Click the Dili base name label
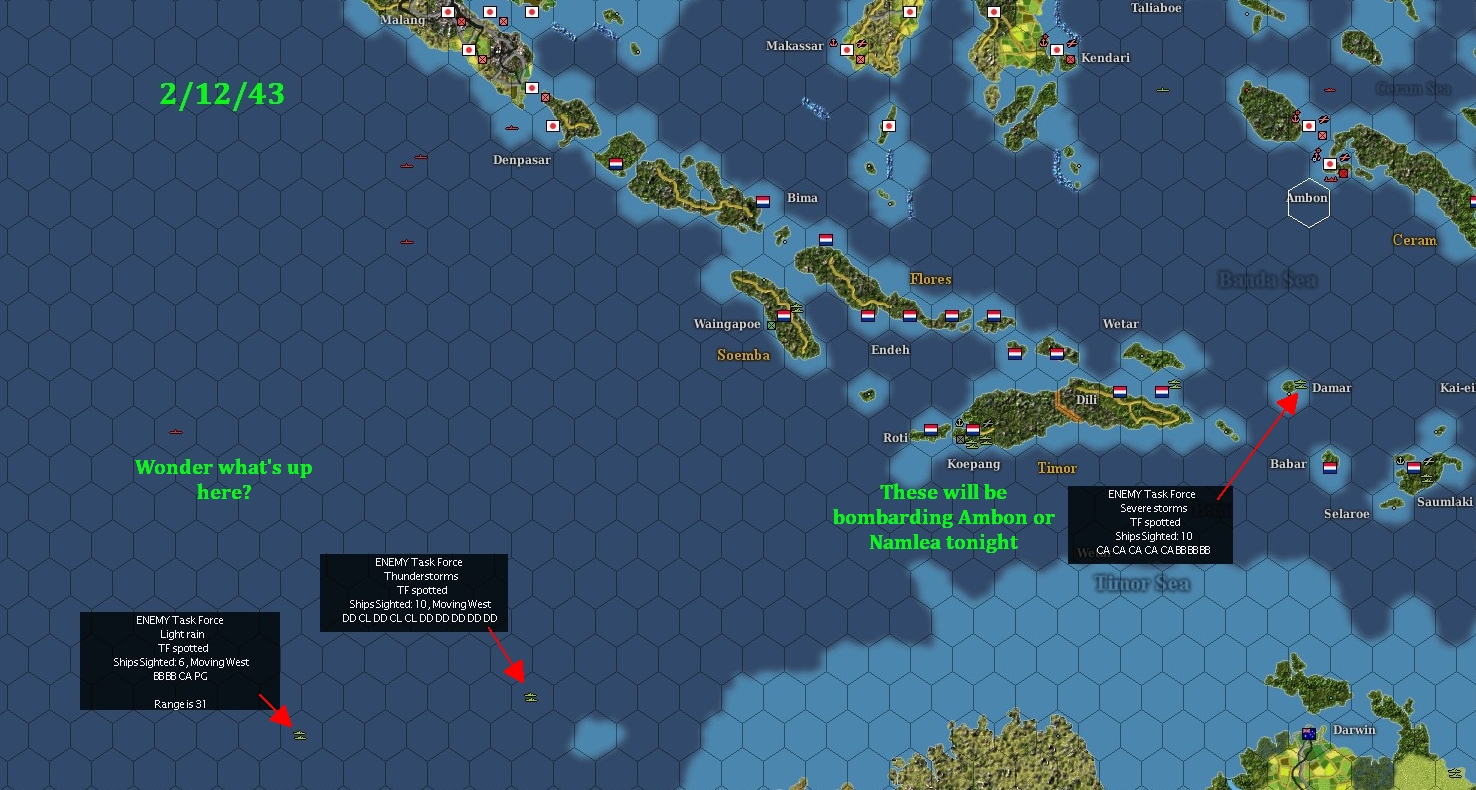 (1086, 398)
